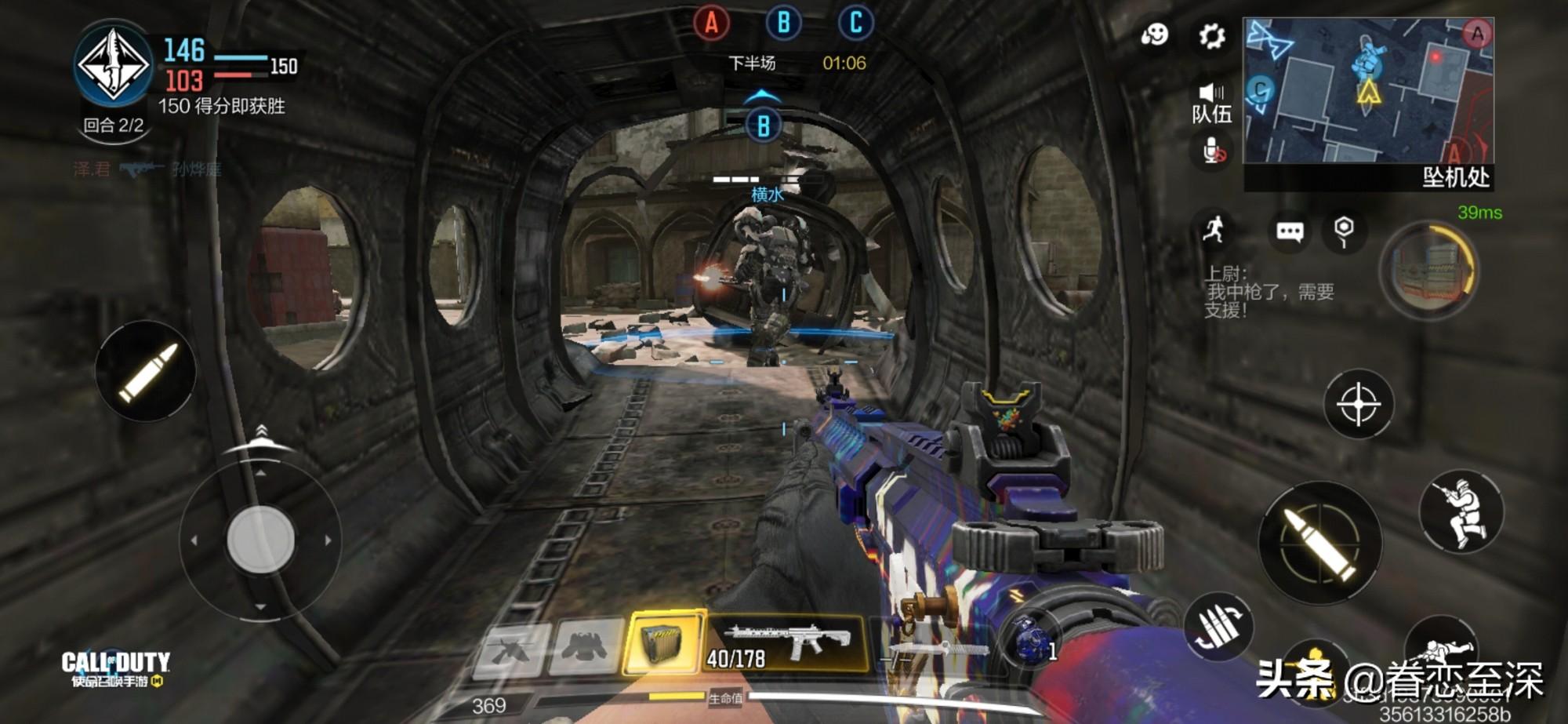
Task: Jump using the jumping soldier button
Action: (1461, 513)
